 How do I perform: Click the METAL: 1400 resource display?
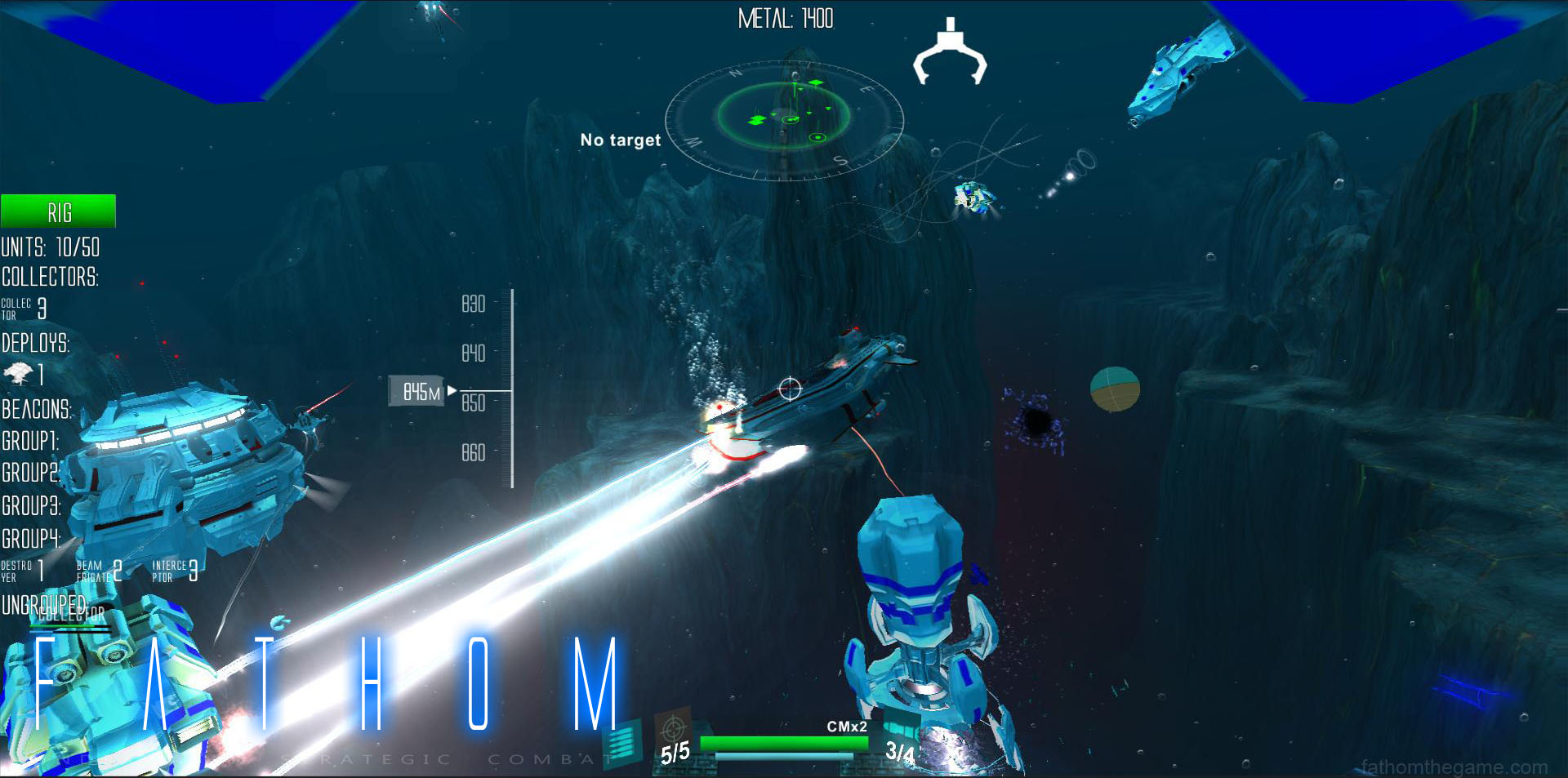pos(785,19)
